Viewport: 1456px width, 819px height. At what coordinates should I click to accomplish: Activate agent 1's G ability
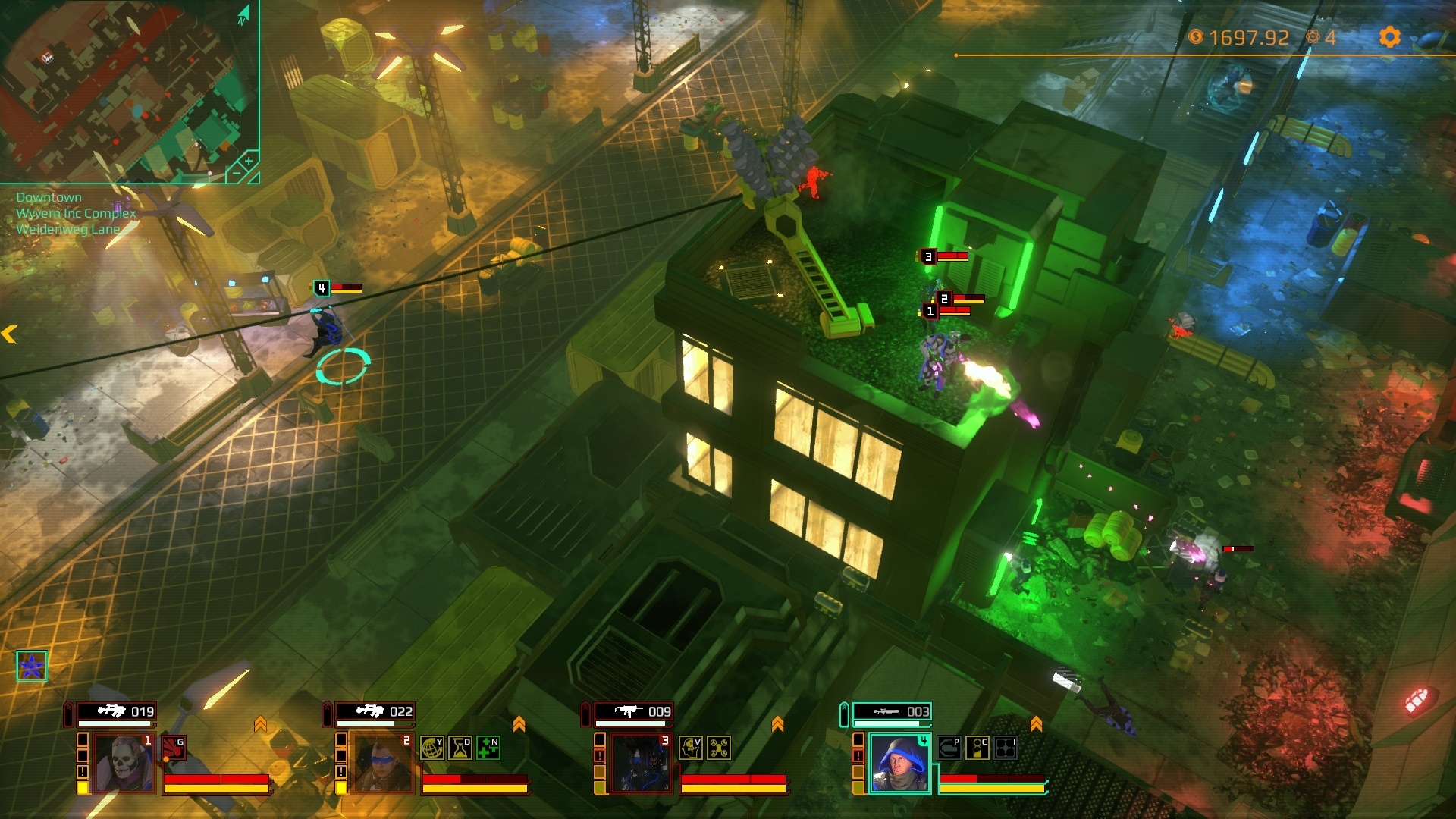(x=174, y=747)
